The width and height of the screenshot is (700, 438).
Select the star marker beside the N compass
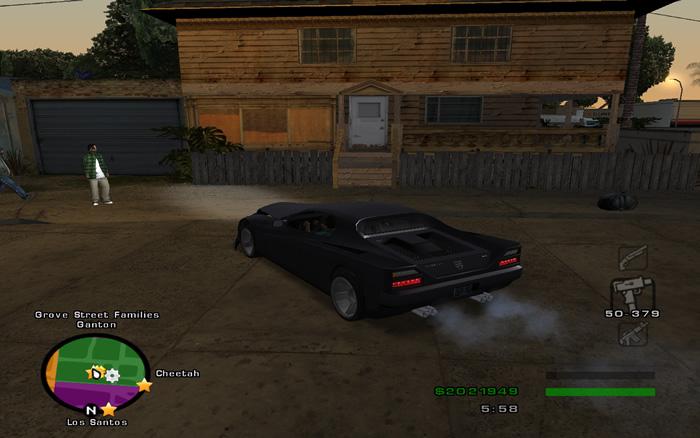click(x=108, y=409)
